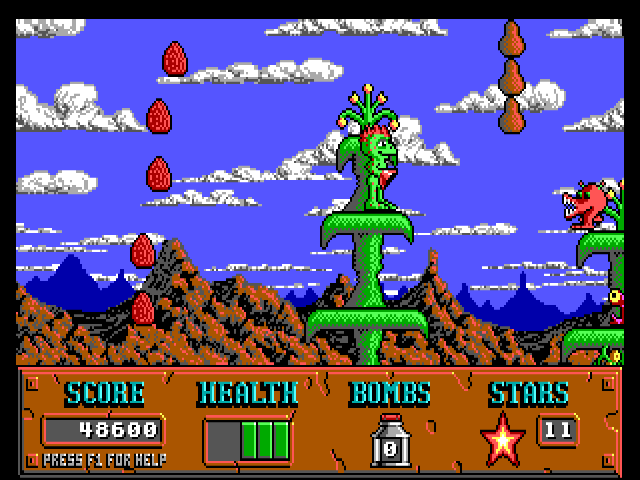Click the bomb canister icon
The image size is (640, 480).
point(390,438)
